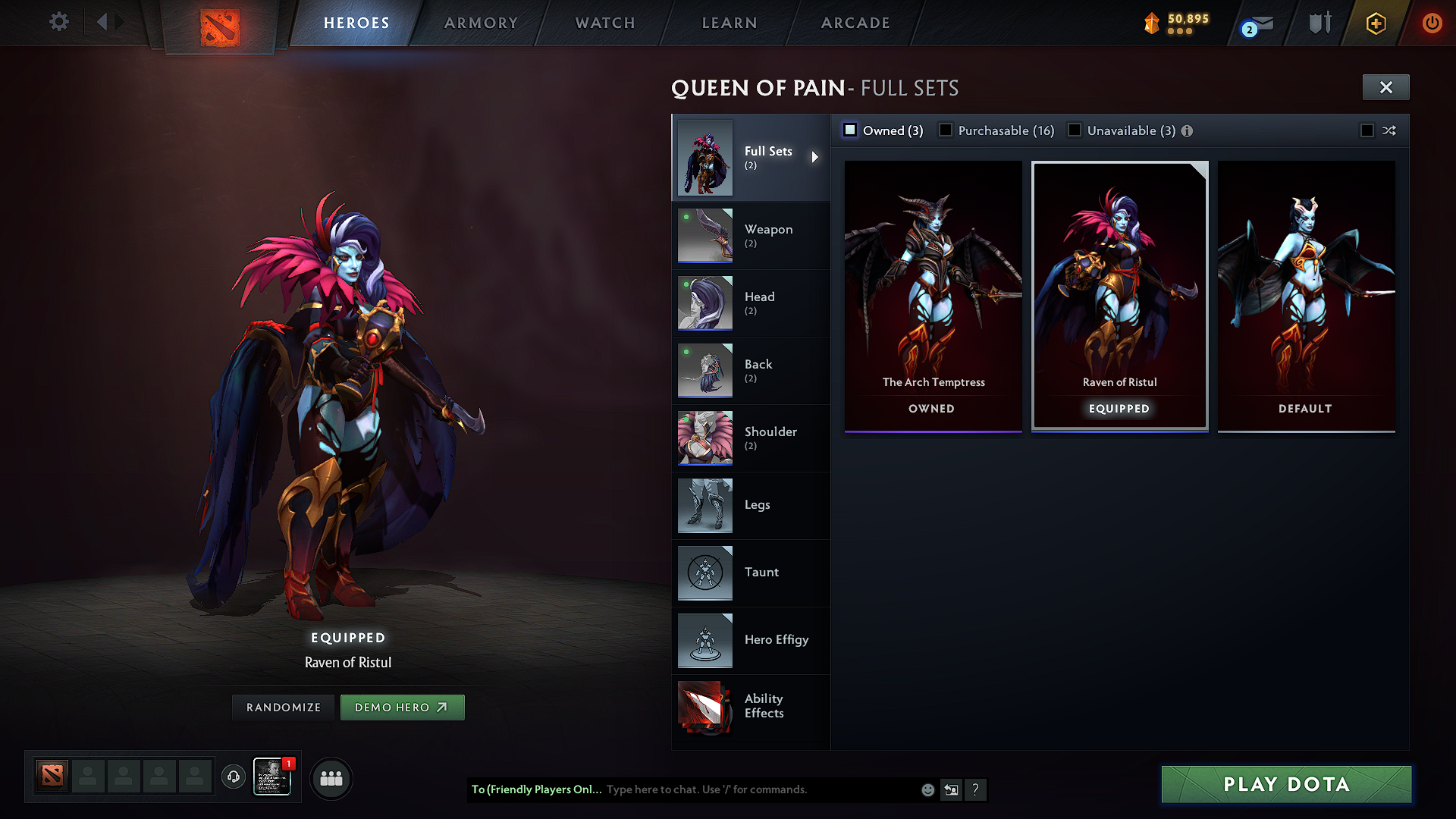Click the back navigation arrow
This screenshot has width=1456, height=819.
click(102, 22)
